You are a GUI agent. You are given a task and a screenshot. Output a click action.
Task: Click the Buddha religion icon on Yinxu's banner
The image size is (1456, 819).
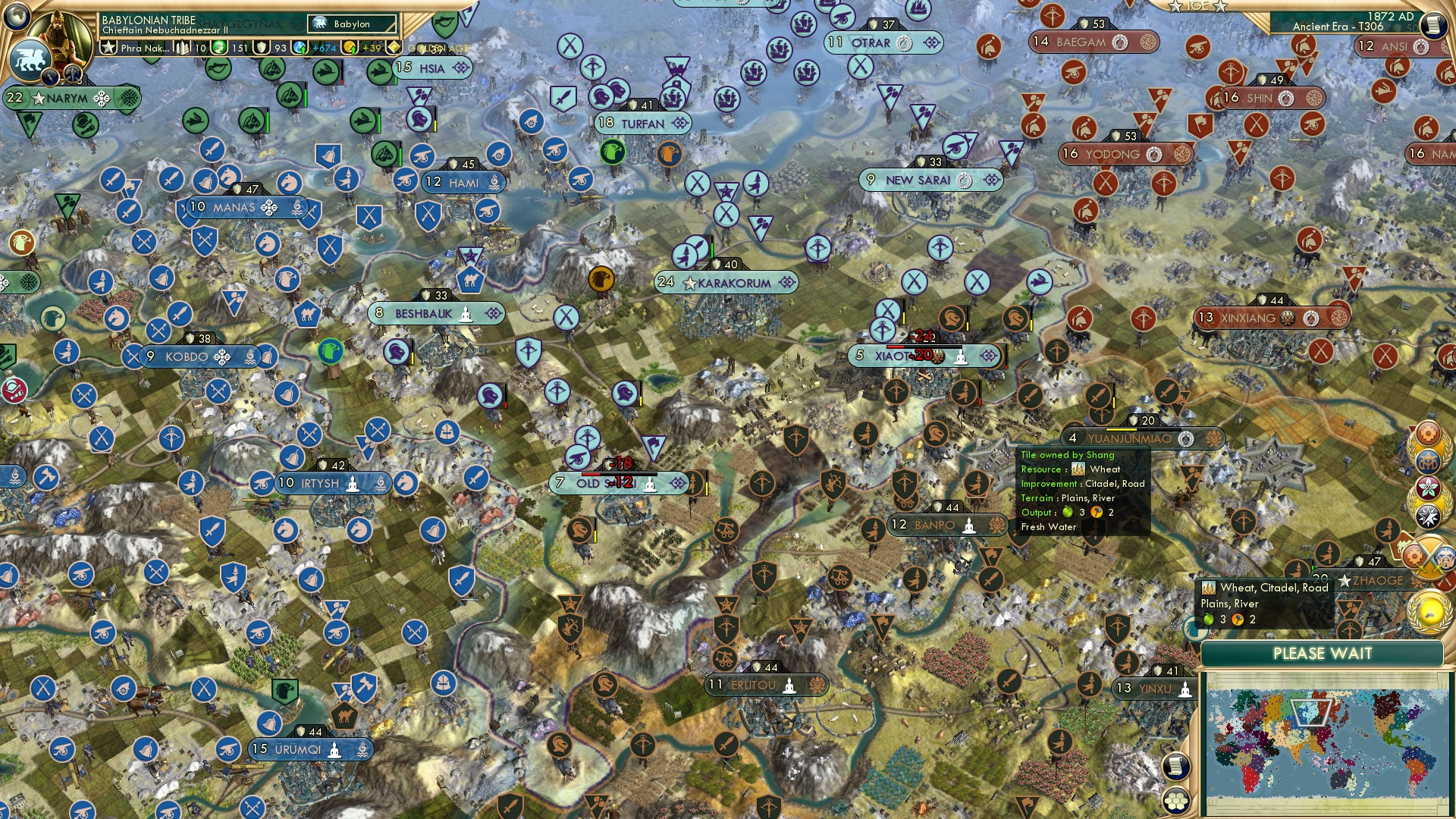[x=1185, y=690]
